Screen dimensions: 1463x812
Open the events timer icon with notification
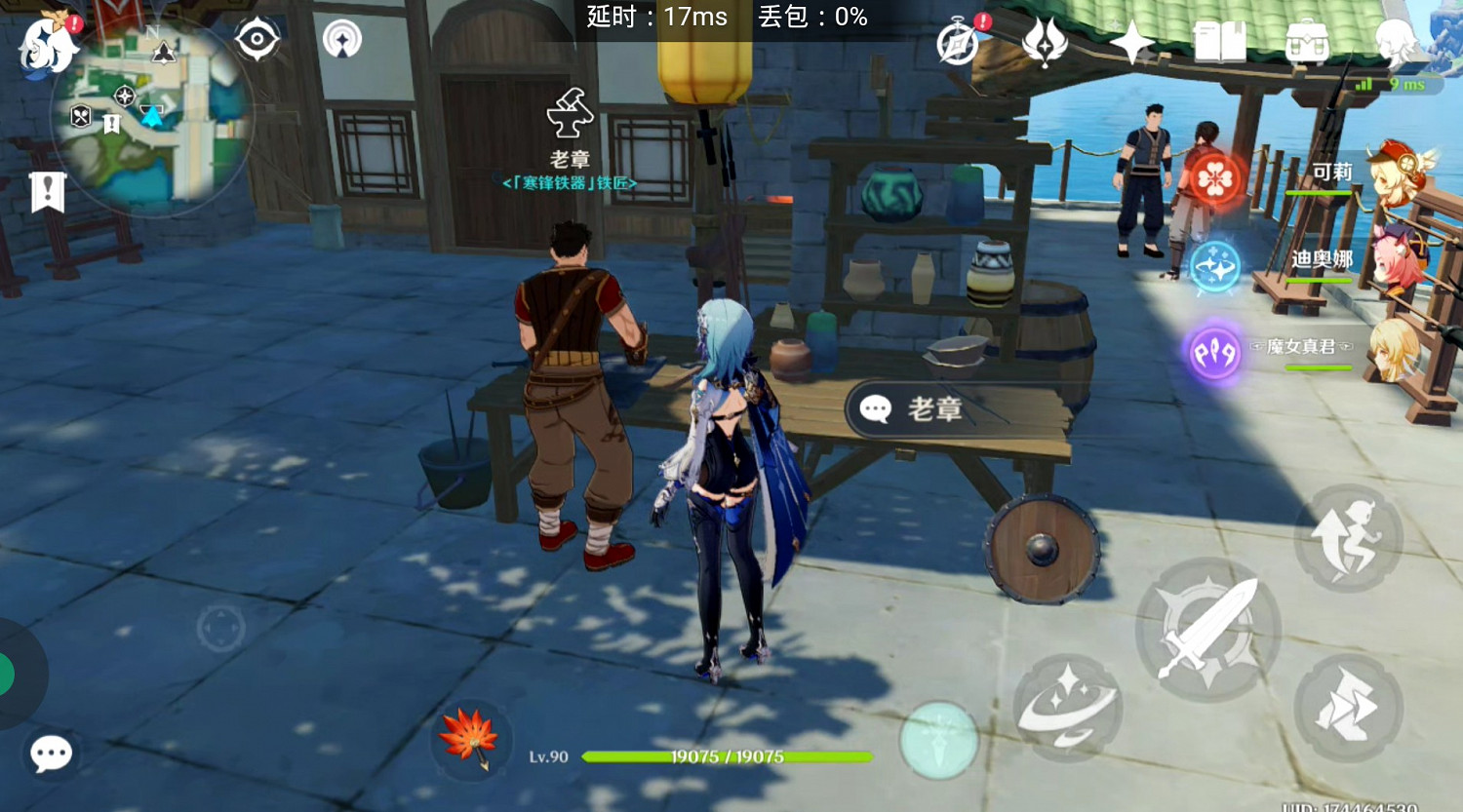point(956,44)
